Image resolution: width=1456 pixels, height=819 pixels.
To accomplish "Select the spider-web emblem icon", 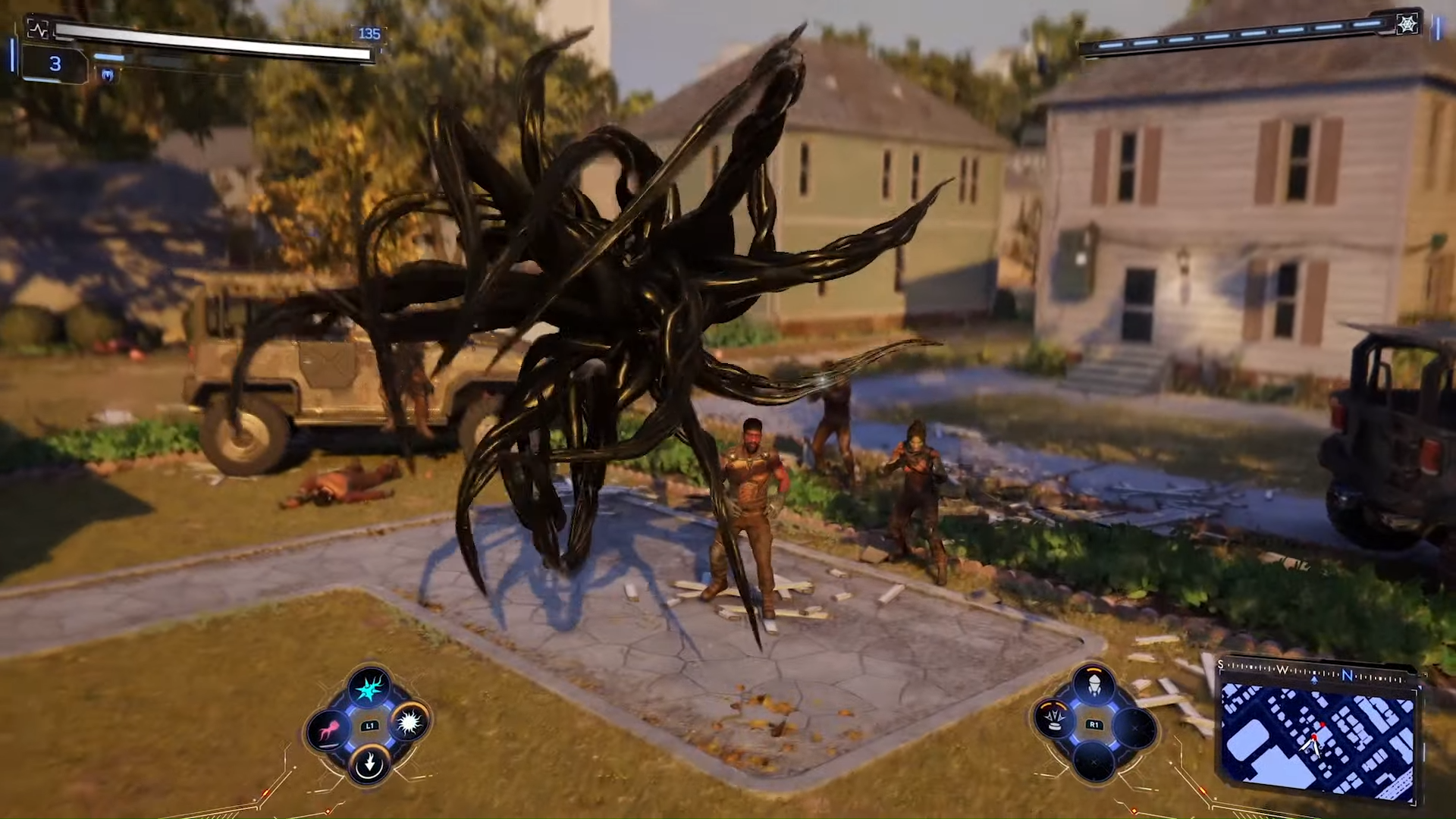I will pyautogui.click(x=1407, y=24).
